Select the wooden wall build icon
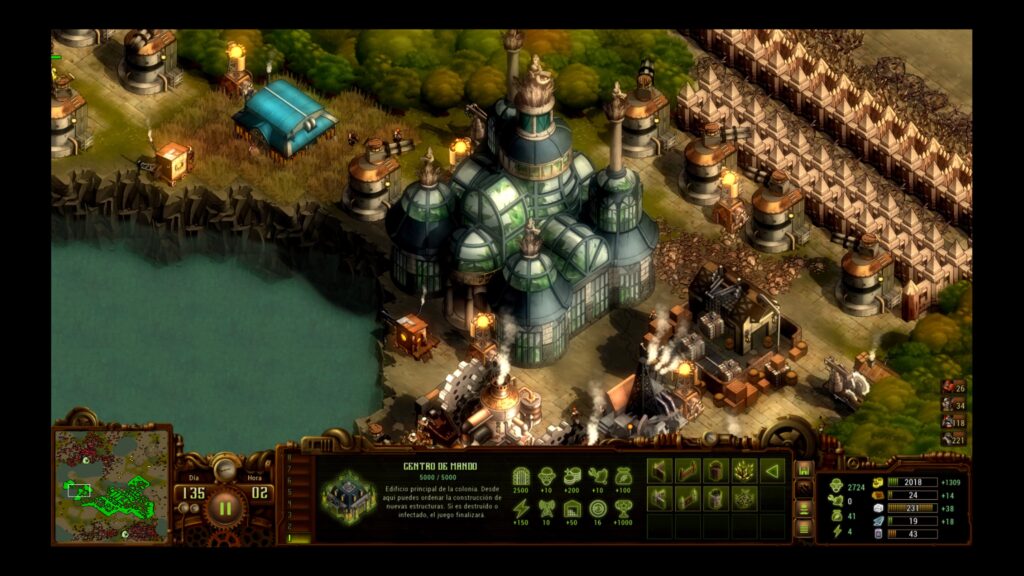Viewport: 1024px width, 576px height. pos(659,470)
